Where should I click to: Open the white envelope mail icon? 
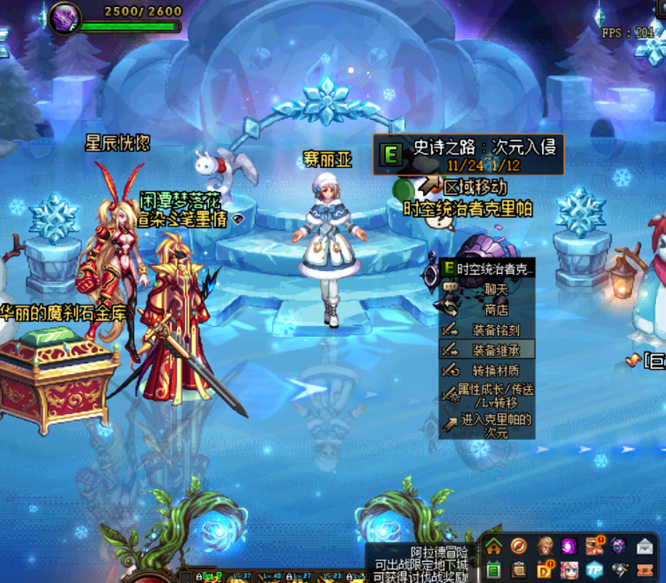[645, 546]
